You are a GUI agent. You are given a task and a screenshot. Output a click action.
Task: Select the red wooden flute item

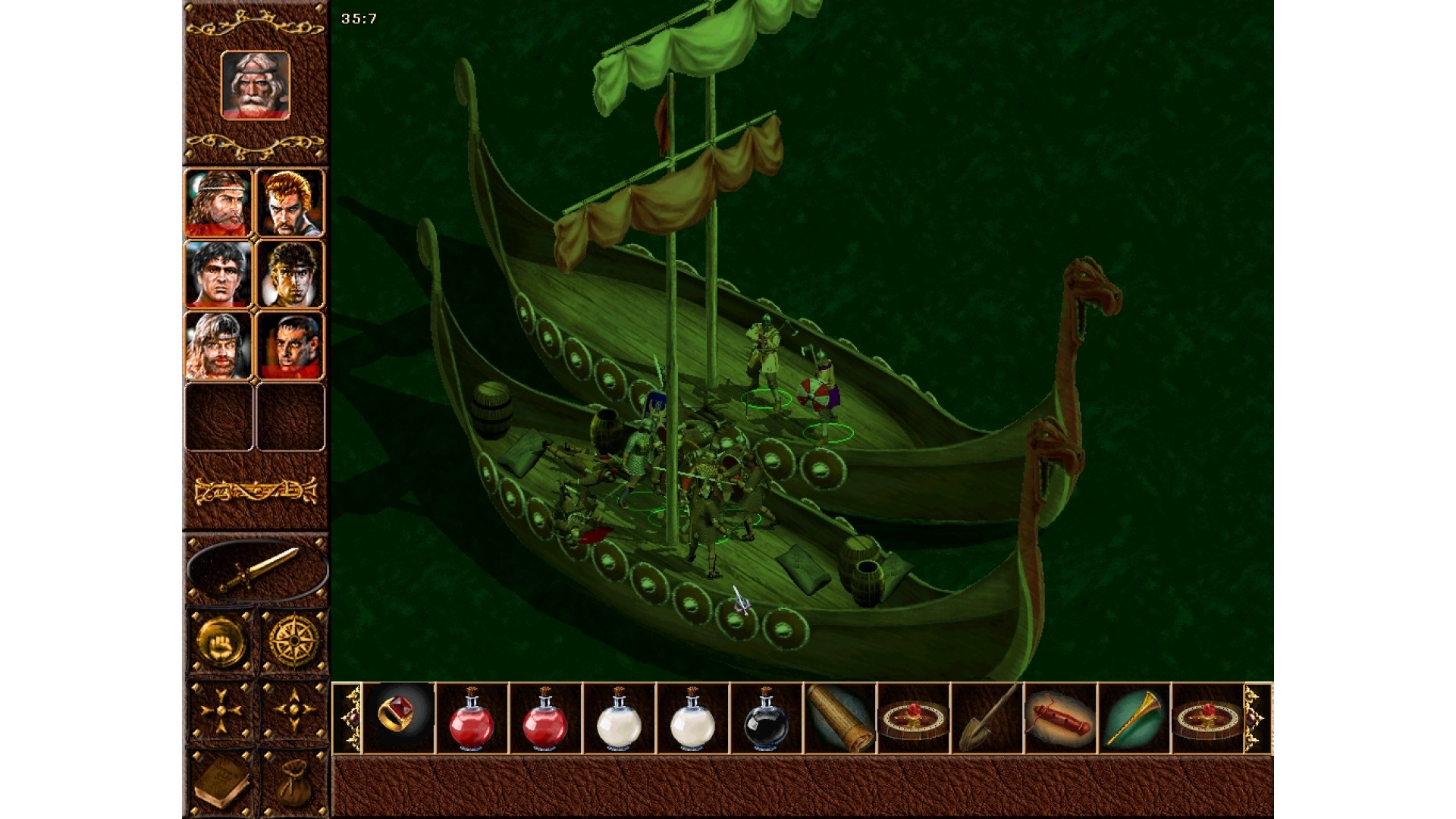click(x=1059, y=717)
